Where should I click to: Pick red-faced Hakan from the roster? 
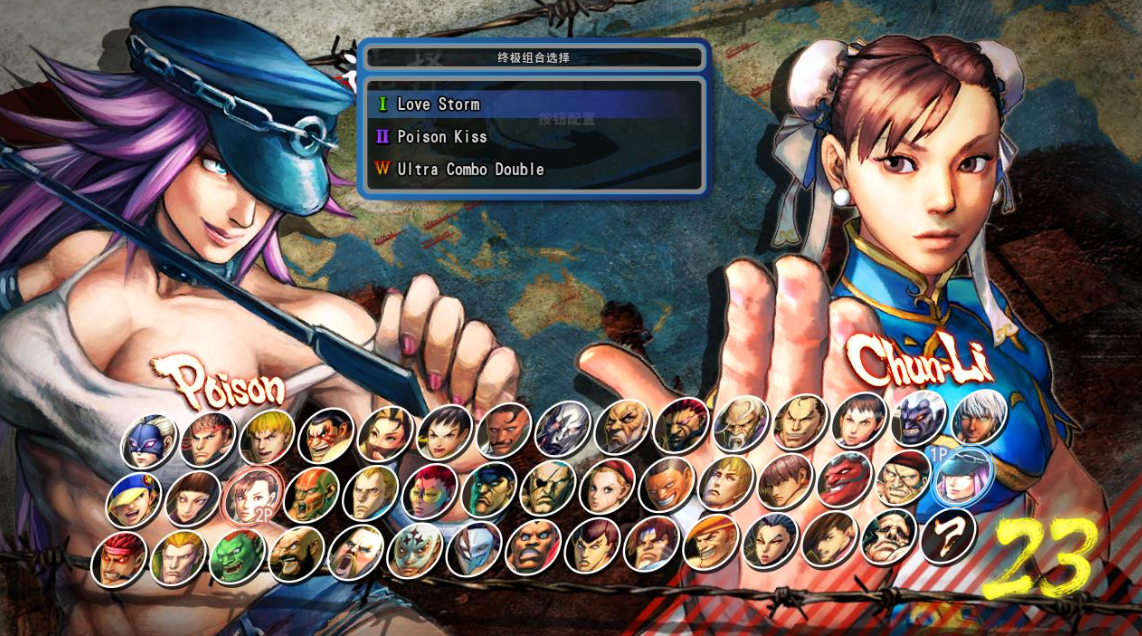point(843,480)
